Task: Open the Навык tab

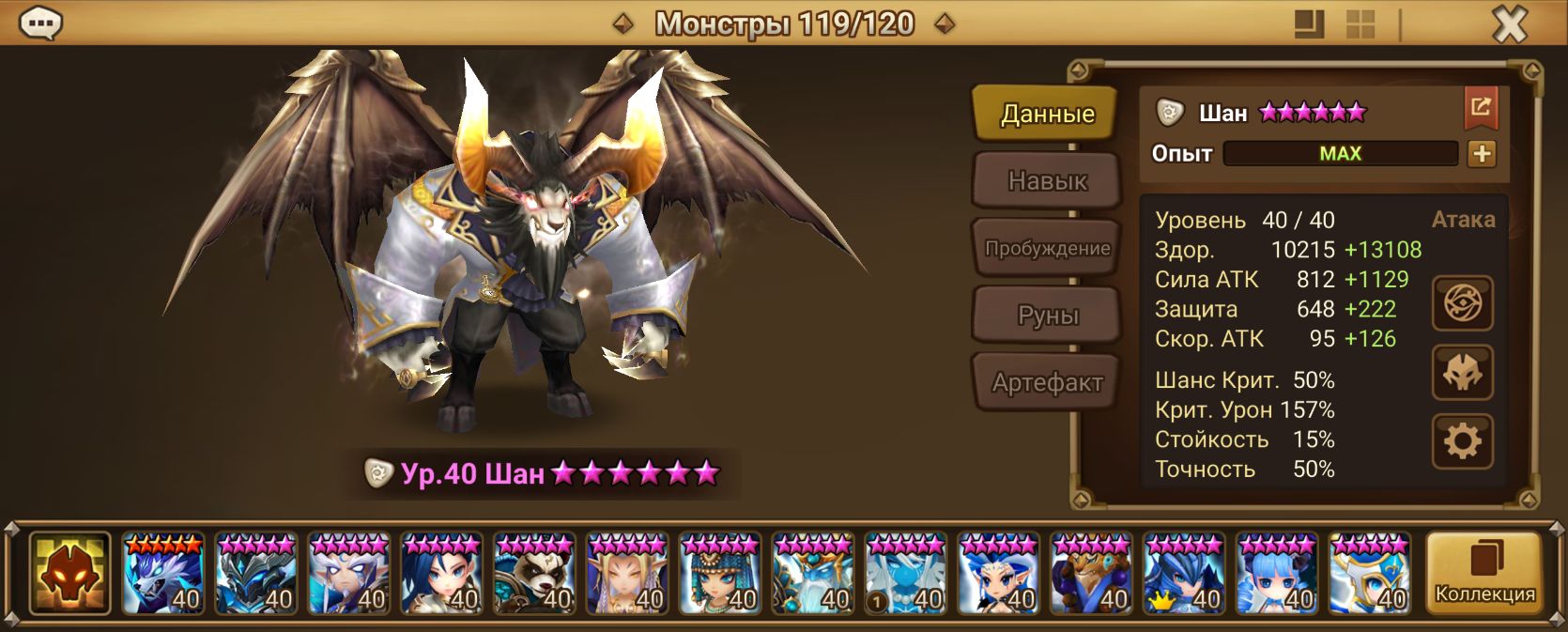Action: 1047,180
